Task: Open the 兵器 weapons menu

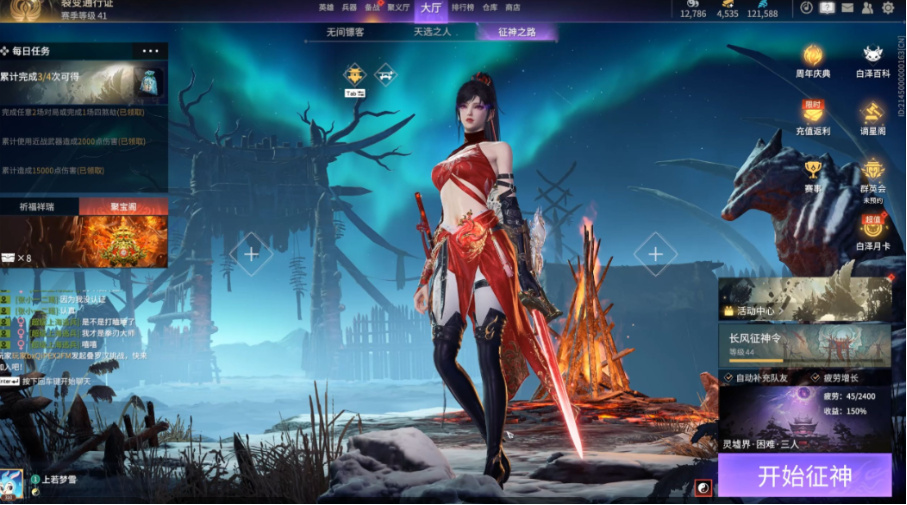Action: pyautogui.click(x=349, y=7)
